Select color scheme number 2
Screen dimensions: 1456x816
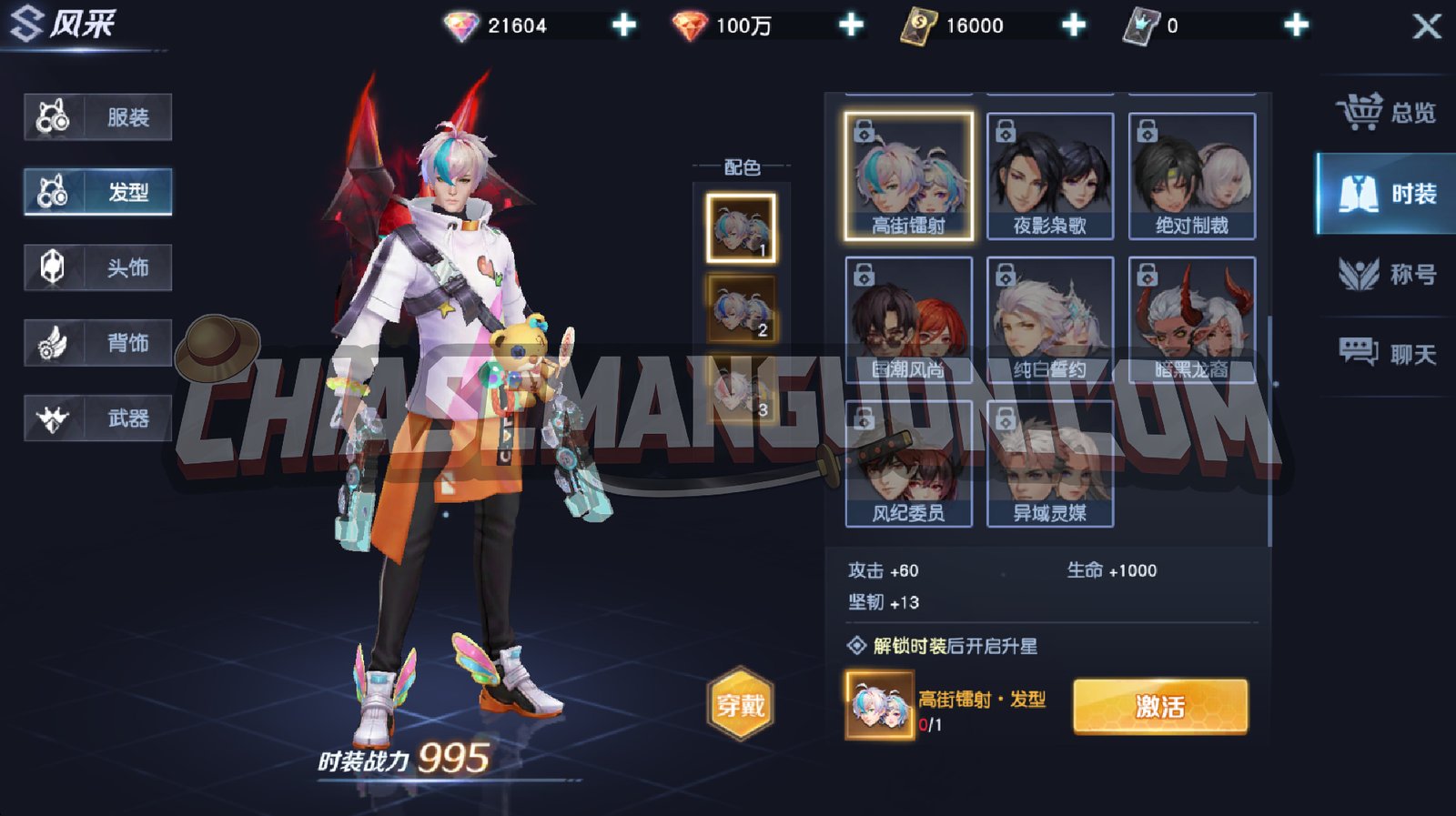(742, 309)
